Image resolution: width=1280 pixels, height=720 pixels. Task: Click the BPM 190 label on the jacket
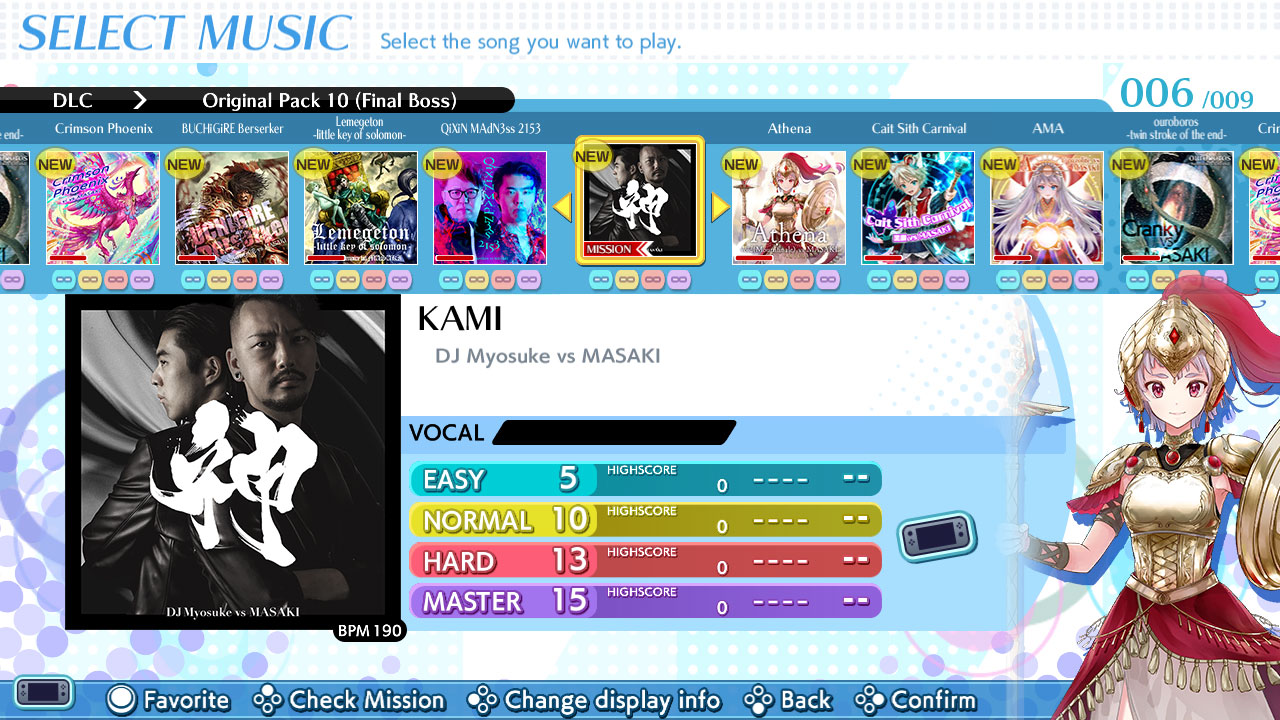tap(369, 631)
